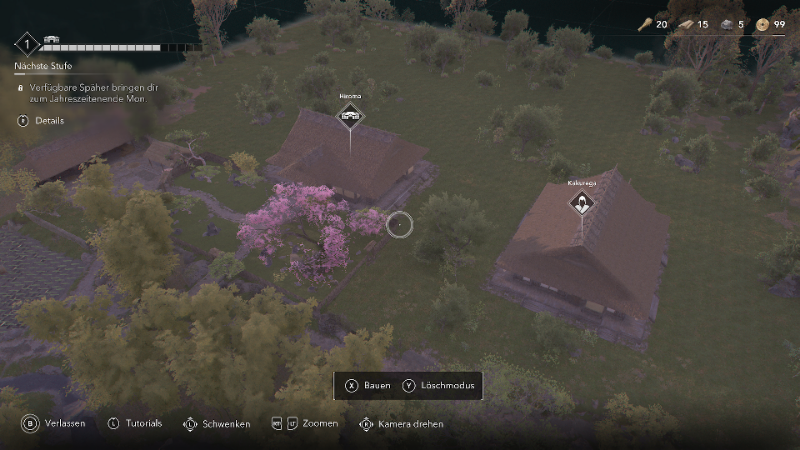Show Details for the next level

click(x=41, y=120)
